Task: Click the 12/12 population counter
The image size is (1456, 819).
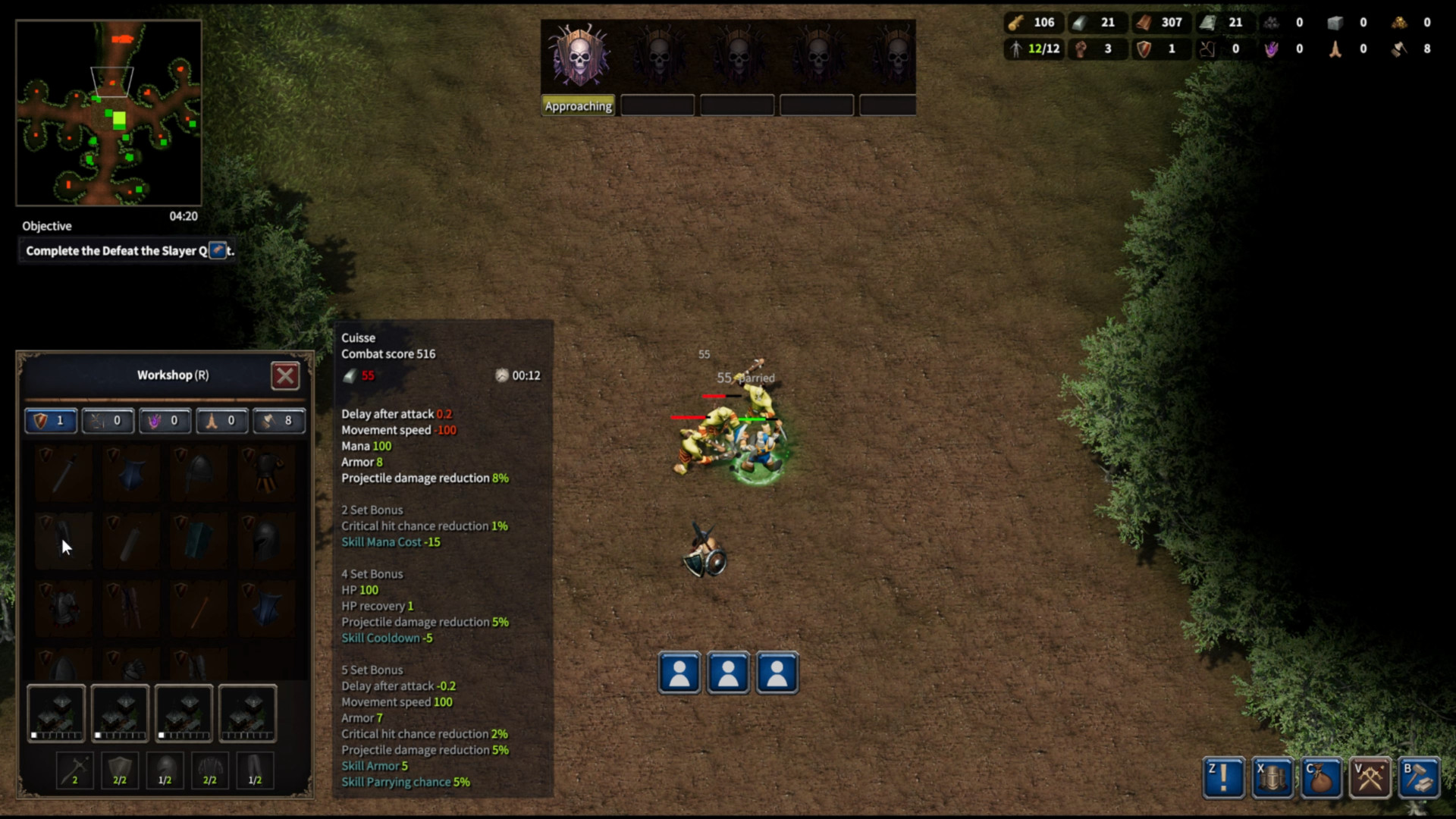Action: [x=1034, y=49]
